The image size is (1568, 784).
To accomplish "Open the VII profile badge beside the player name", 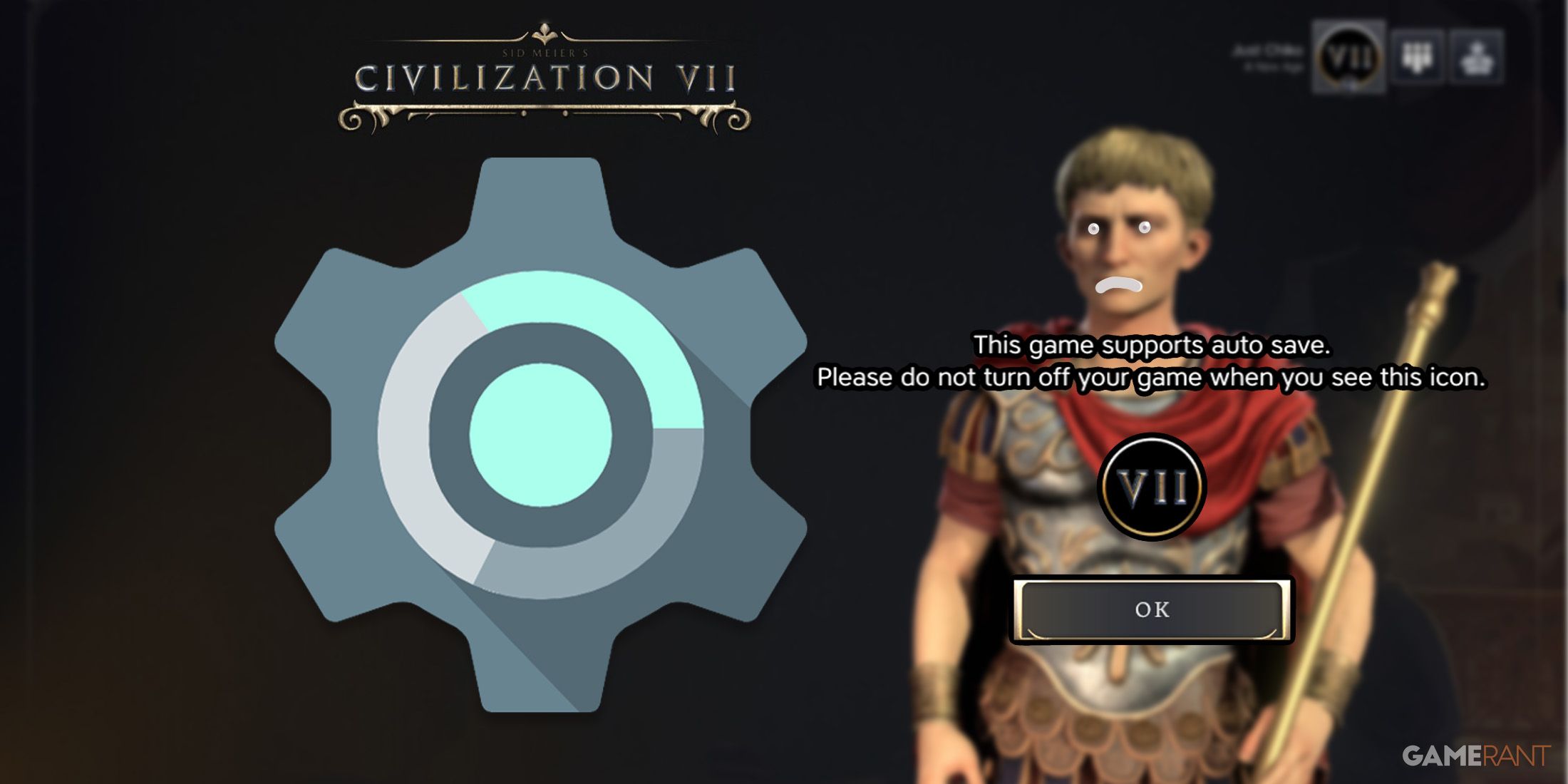I will point(1348,57).
